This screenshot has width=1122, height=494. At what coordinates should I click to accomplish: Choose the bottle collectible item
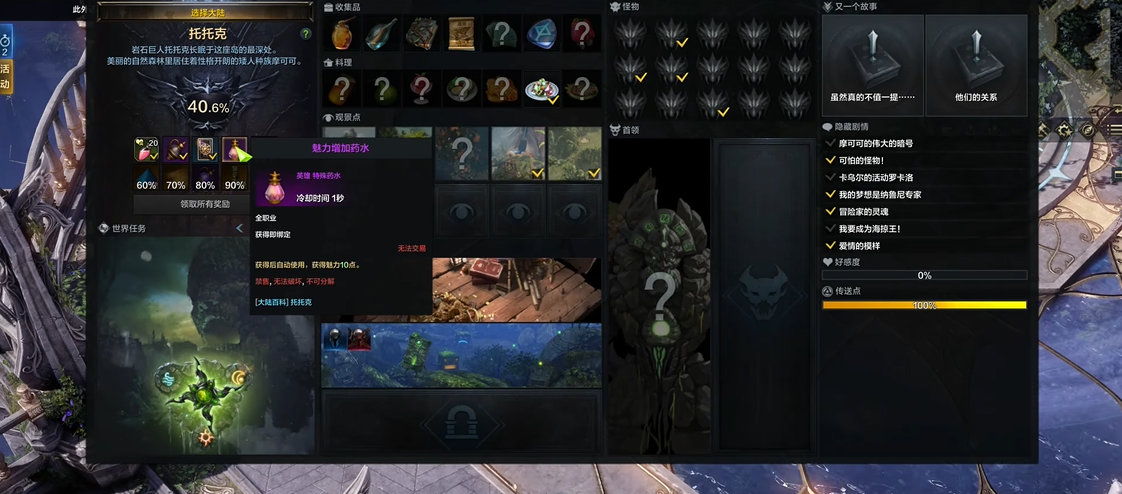pyautogui.click(x=381, y=34)
